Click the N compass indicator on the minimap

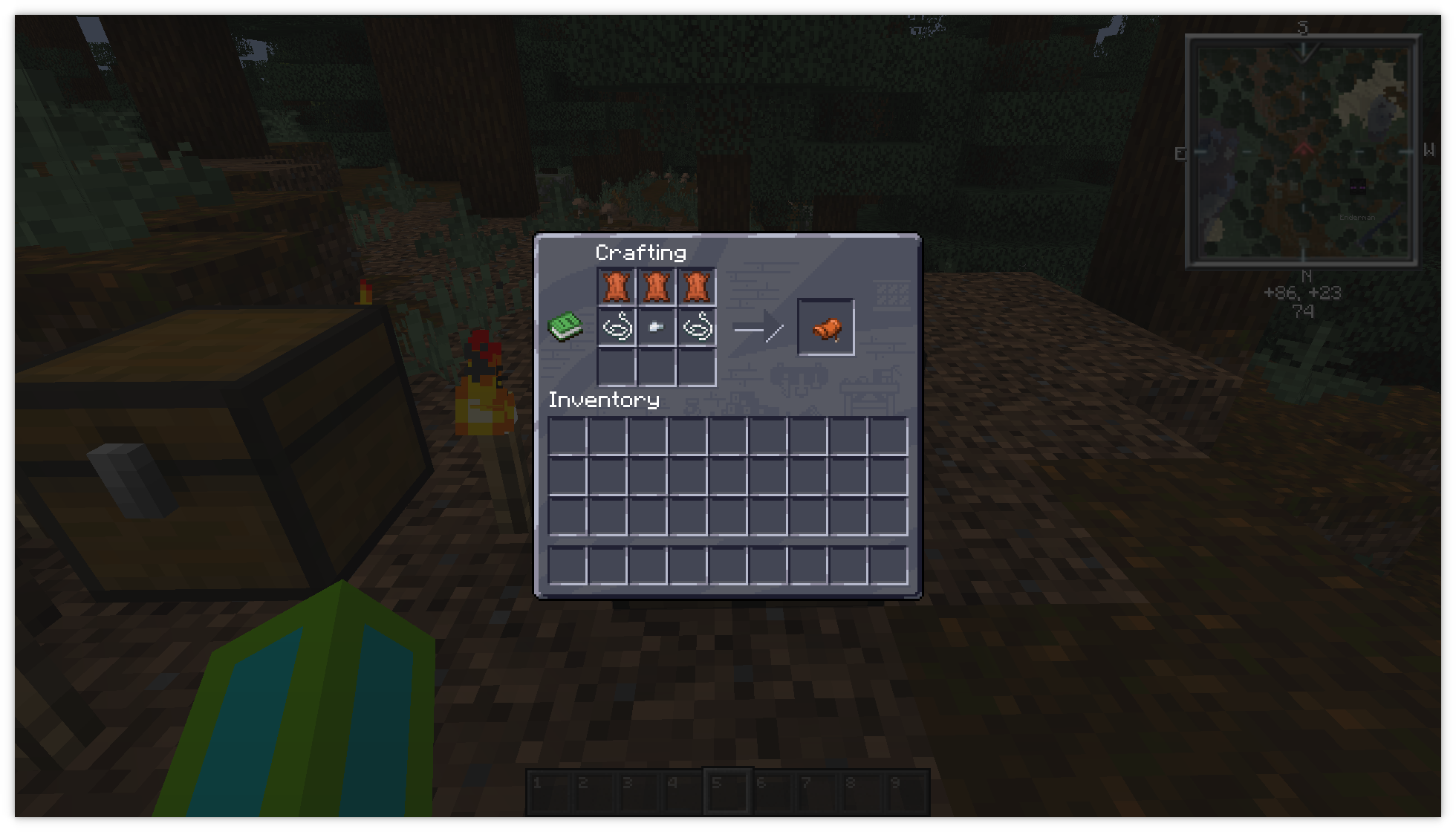point(1305,275)
